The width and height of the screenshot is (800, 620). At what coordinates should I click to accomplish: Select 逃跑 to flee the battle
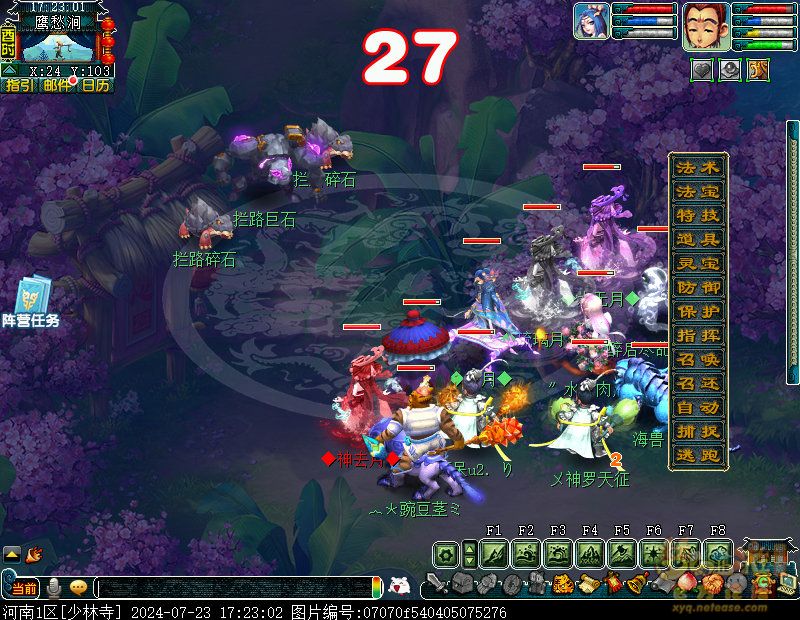pyautogui.click(x=698, y=455)
